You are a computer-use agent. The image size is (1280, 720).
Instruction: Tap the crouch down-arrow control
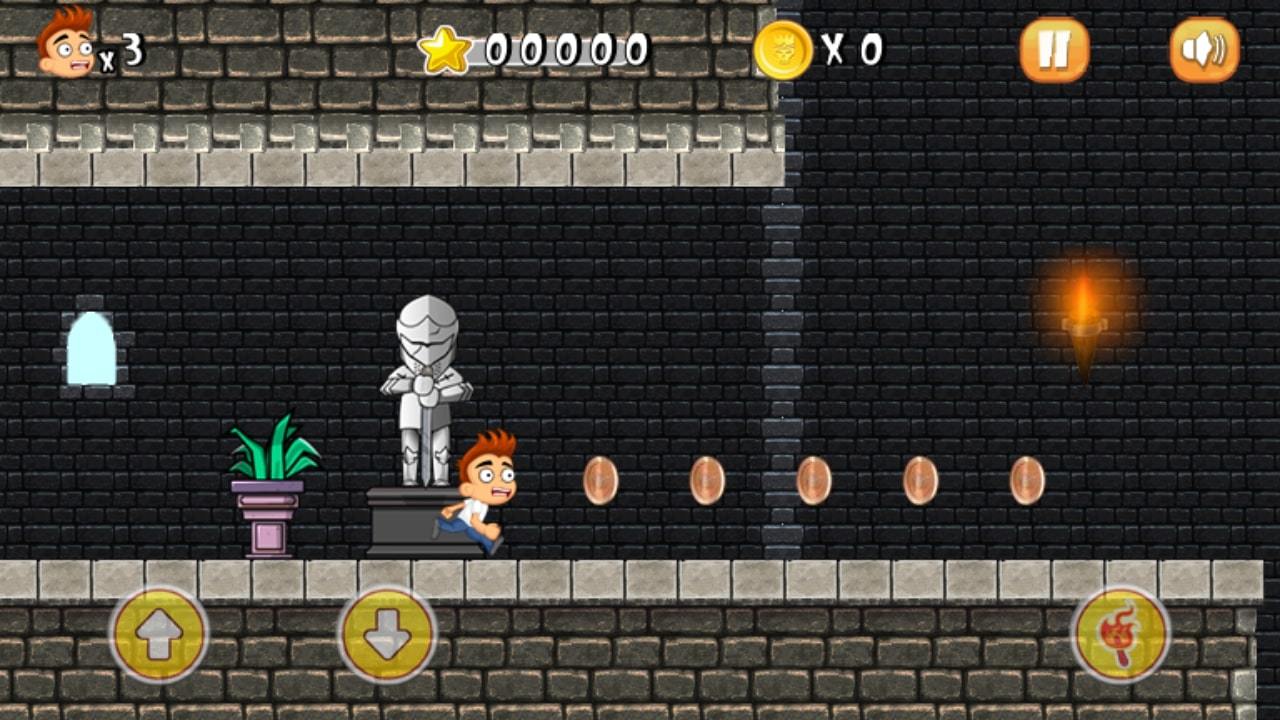pos(390,635)
